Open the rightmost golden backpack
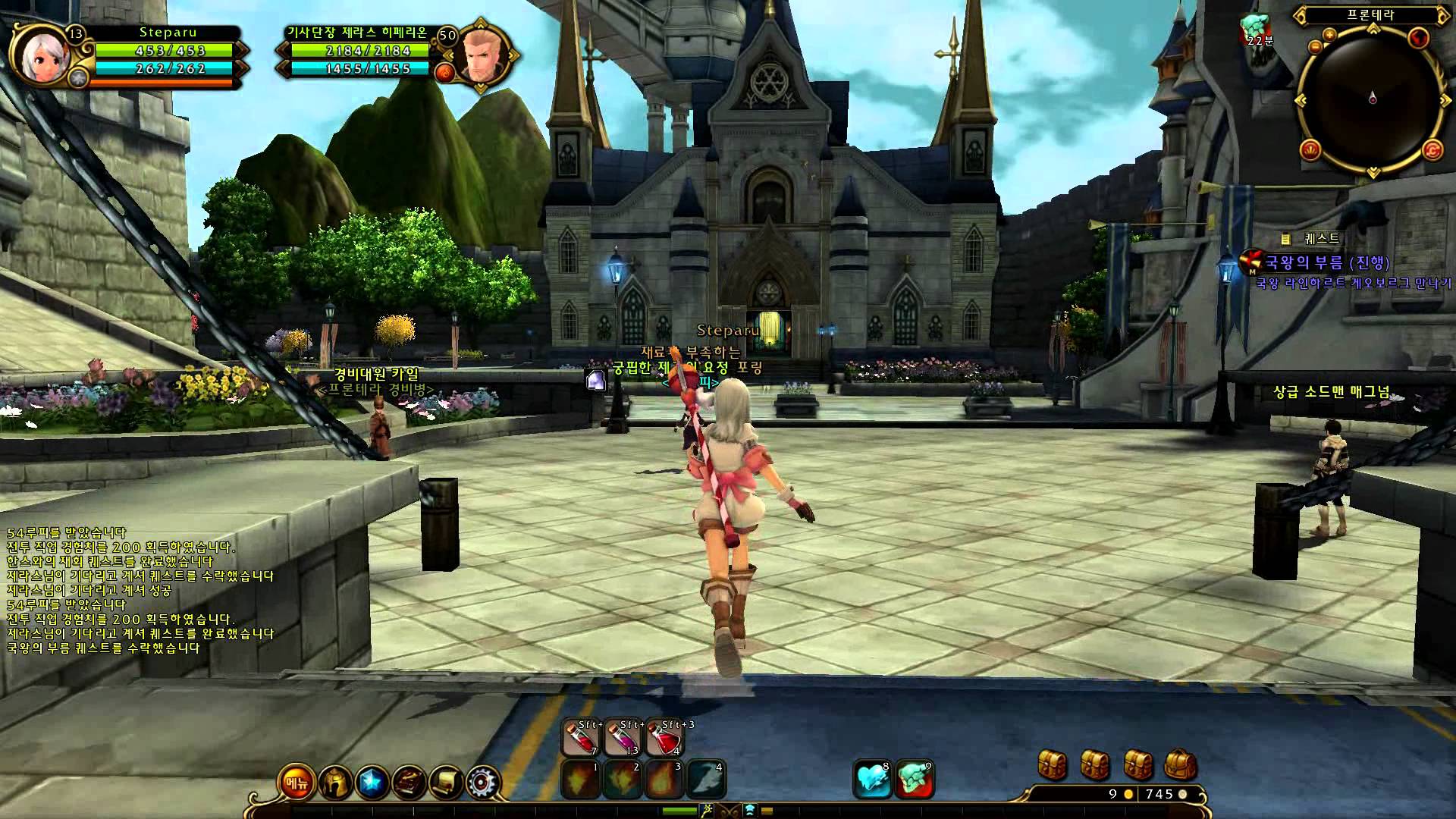Image resolution: width=1456 pixels, height=819 pixels. coord(1180,764)
